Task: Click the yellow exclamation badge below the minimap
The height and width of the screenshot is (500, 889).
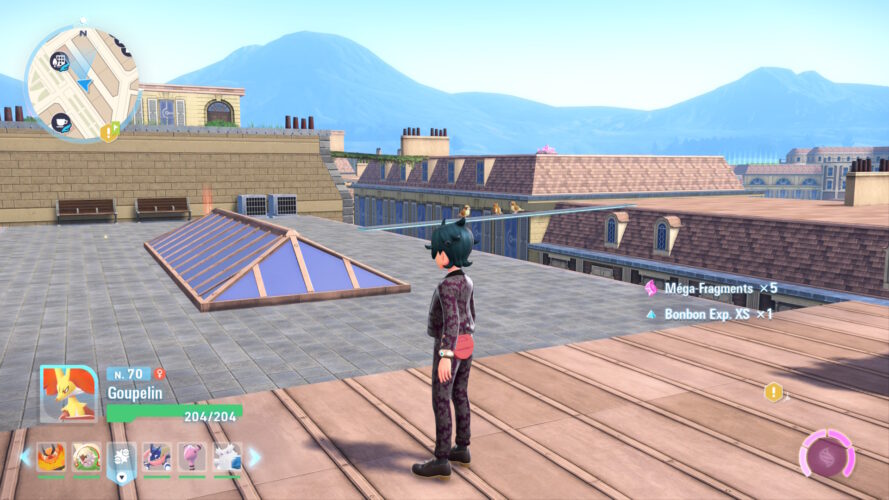Action: coord(108,131)
